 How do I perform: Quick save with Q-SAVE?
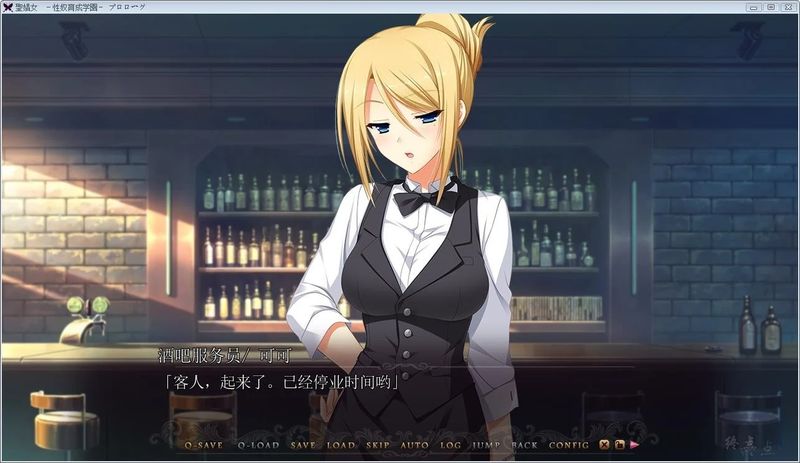coord(205,444)
